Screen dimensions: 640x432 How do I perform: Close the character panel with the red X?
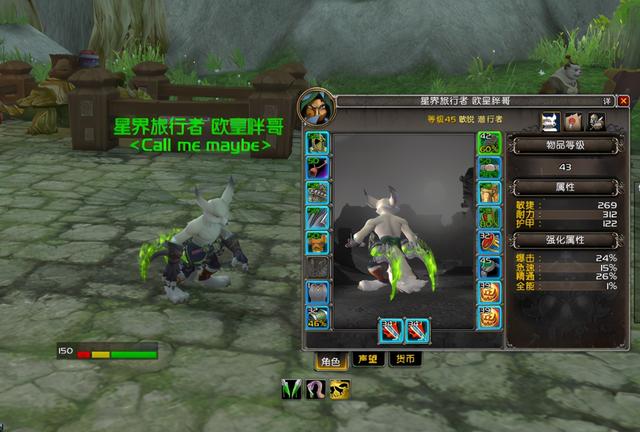click(624, 101)
